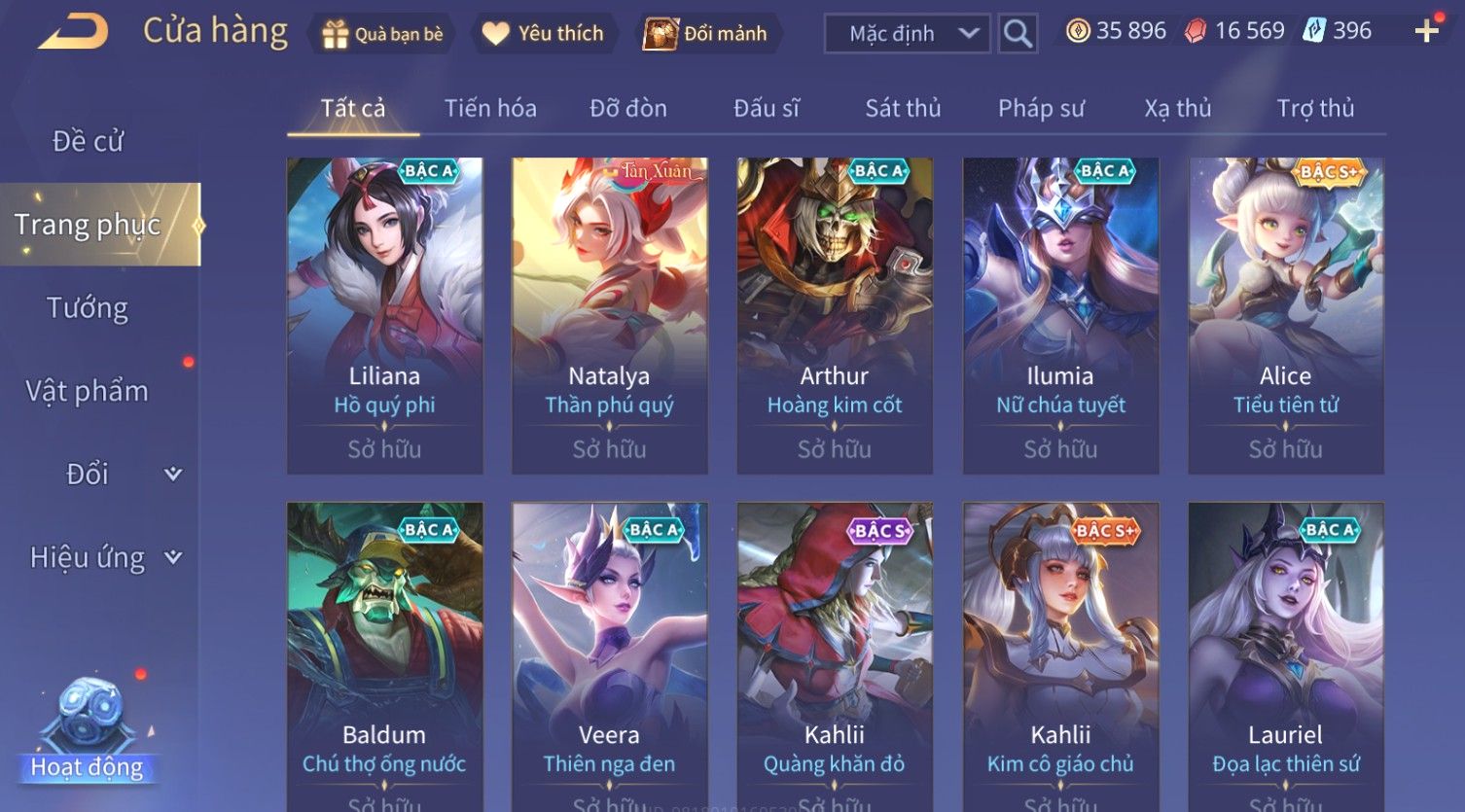Click the magnifying glass search button

[x=1018, y=34]
